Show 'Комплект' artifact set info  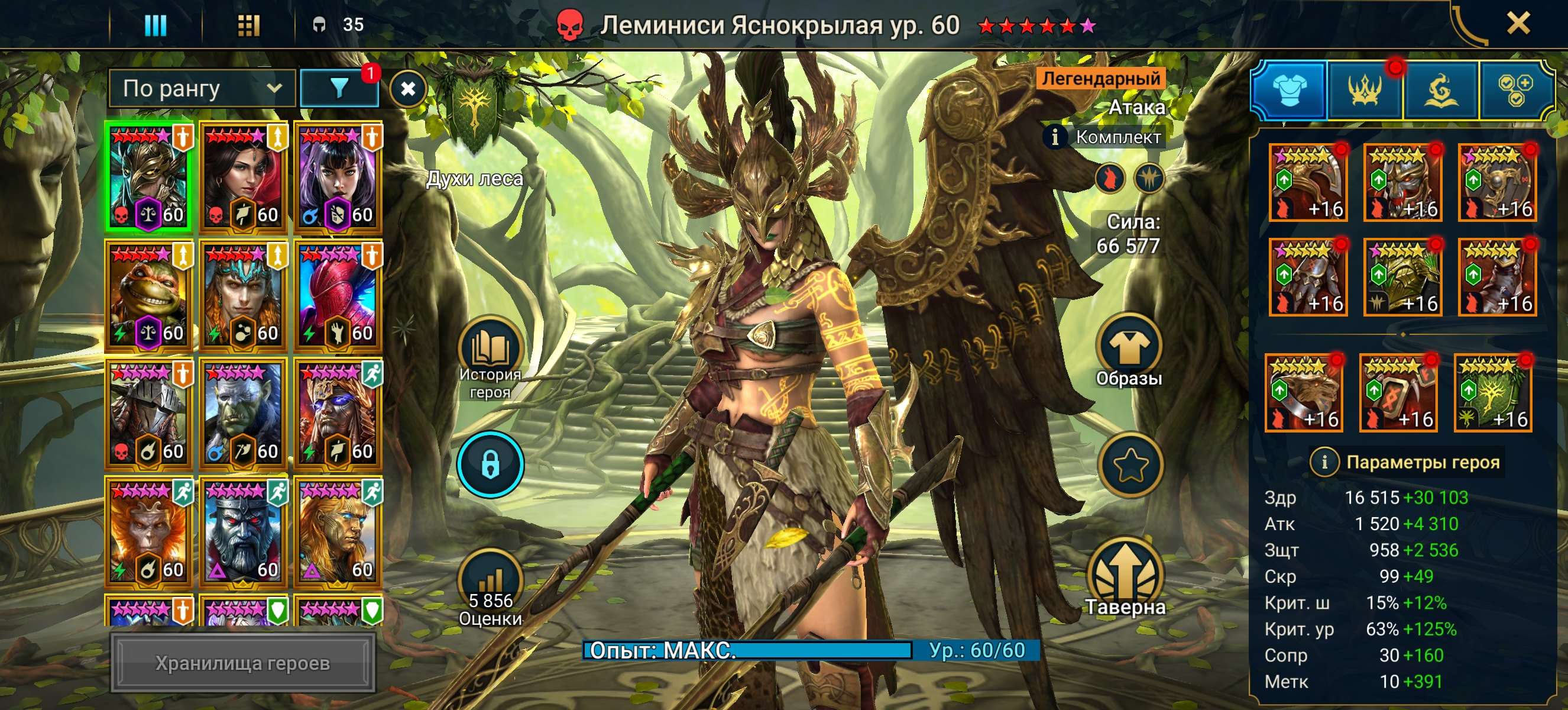coord(1055,137)
